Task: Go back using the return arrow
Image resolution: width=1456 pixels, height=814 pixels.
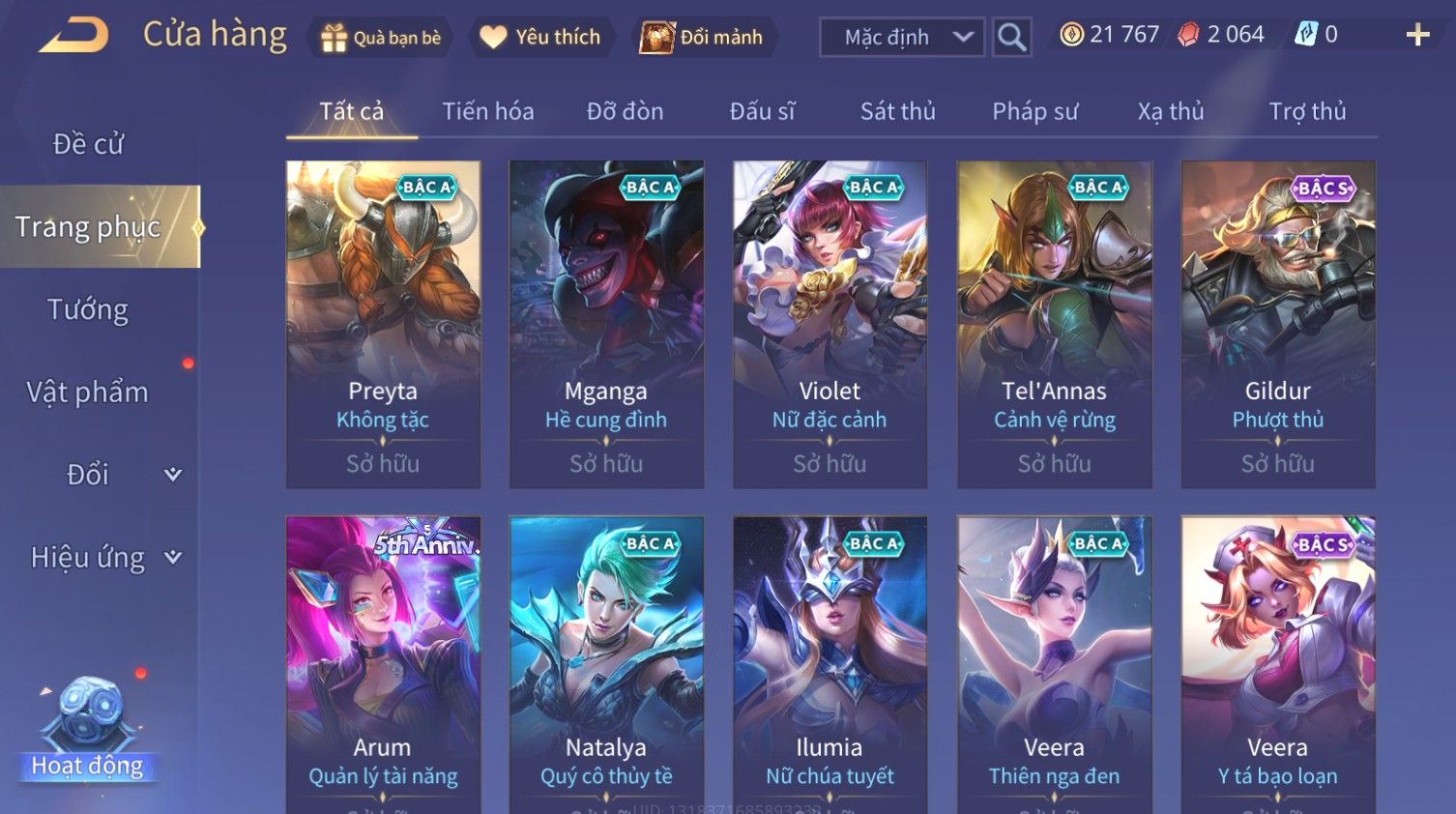Action: tap(74, 36)
